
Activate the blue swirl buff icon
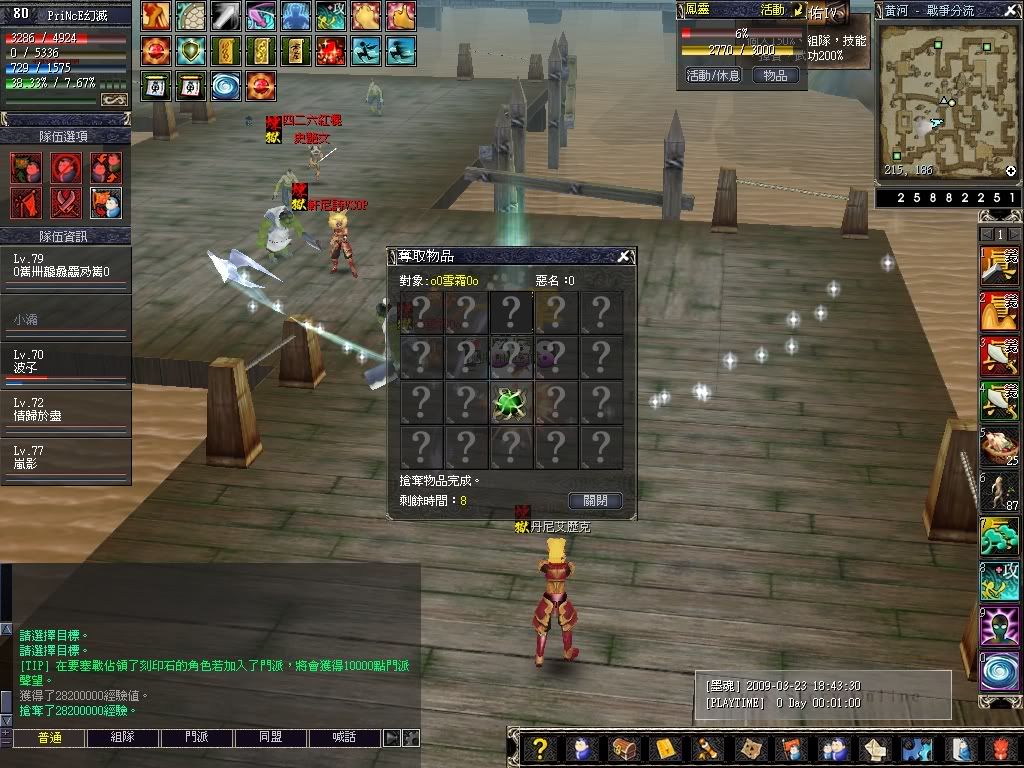pos(225,85)
